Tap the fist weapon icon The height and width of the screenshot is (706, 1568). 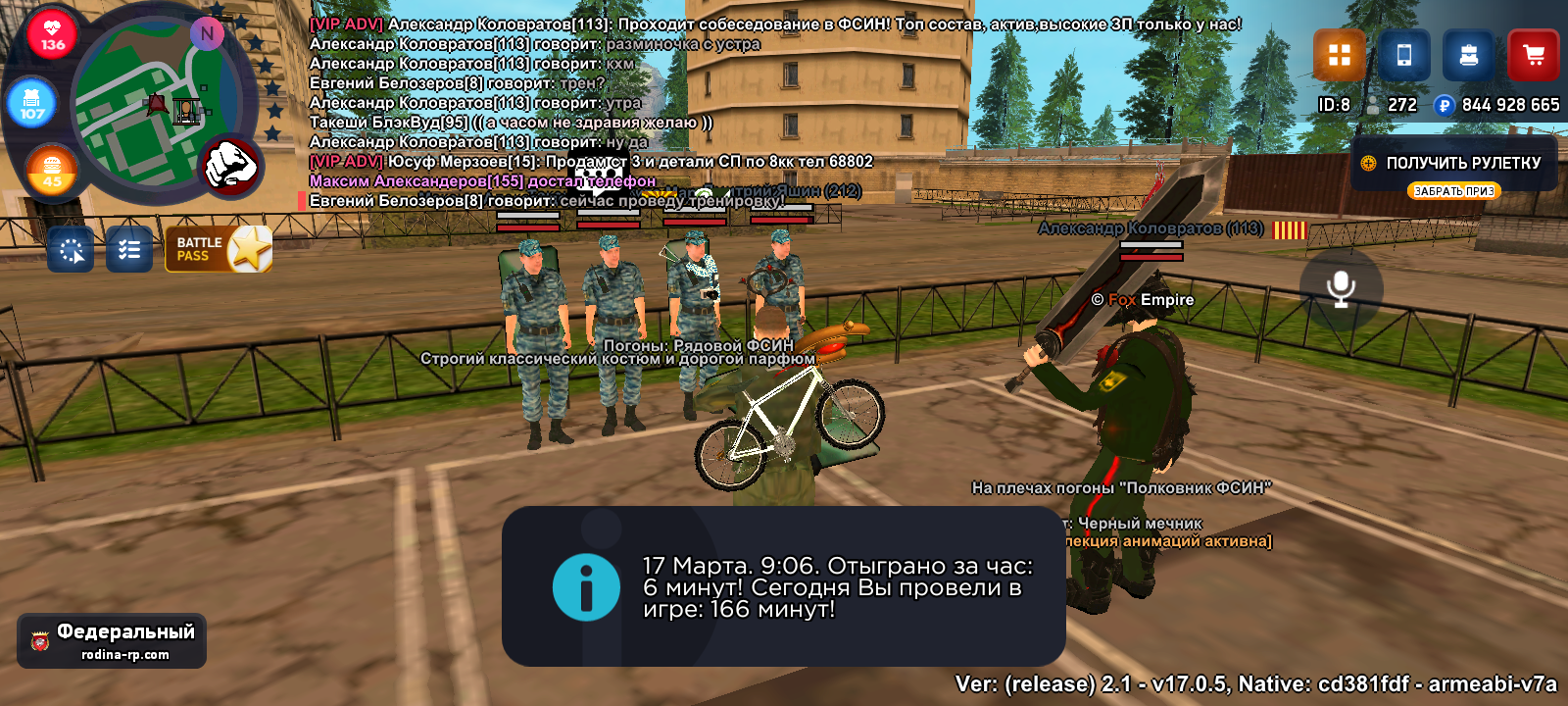coord(230,165)
